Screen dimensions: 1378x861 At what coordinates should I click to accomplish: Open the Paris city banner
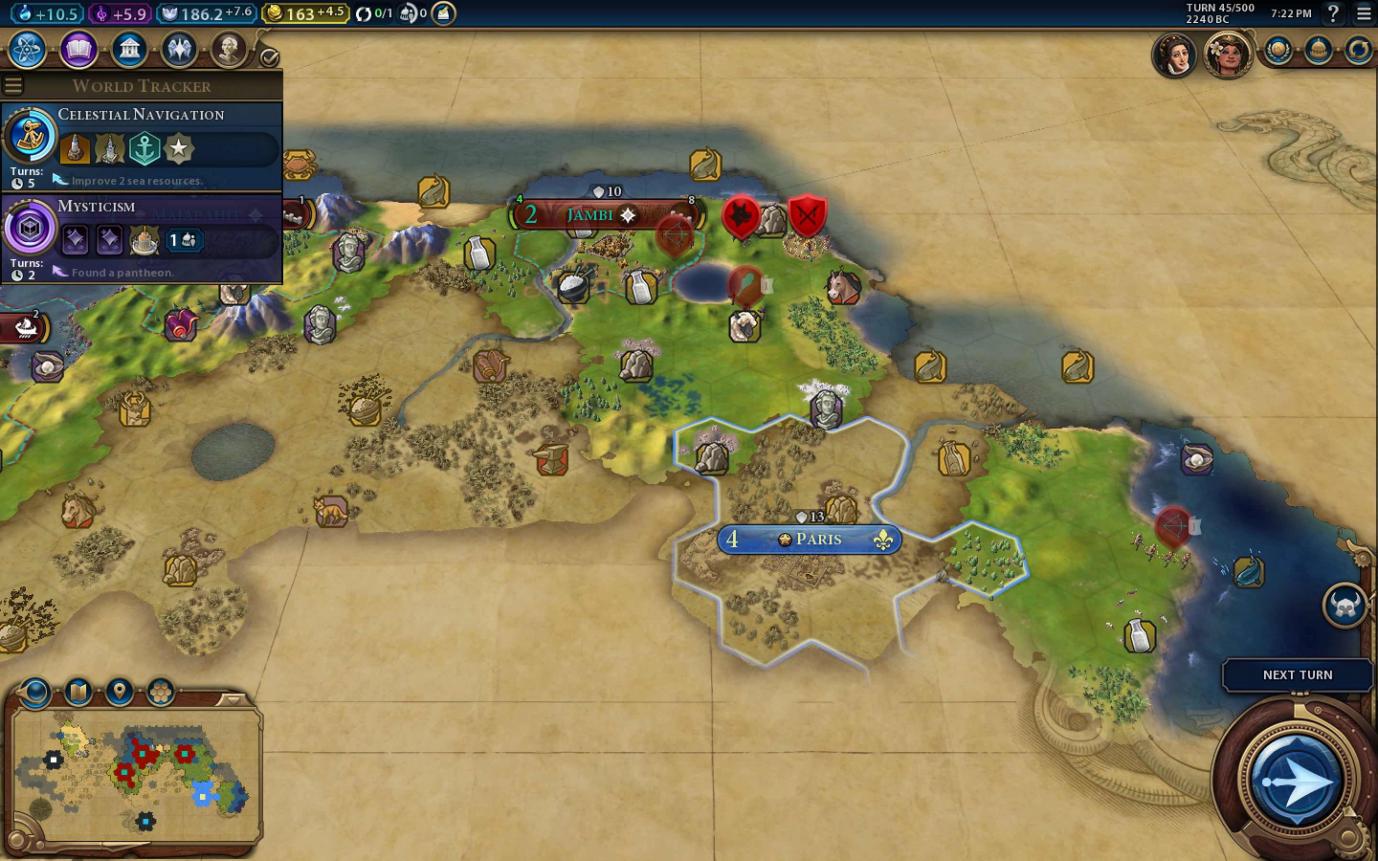(x=809, y=540)
